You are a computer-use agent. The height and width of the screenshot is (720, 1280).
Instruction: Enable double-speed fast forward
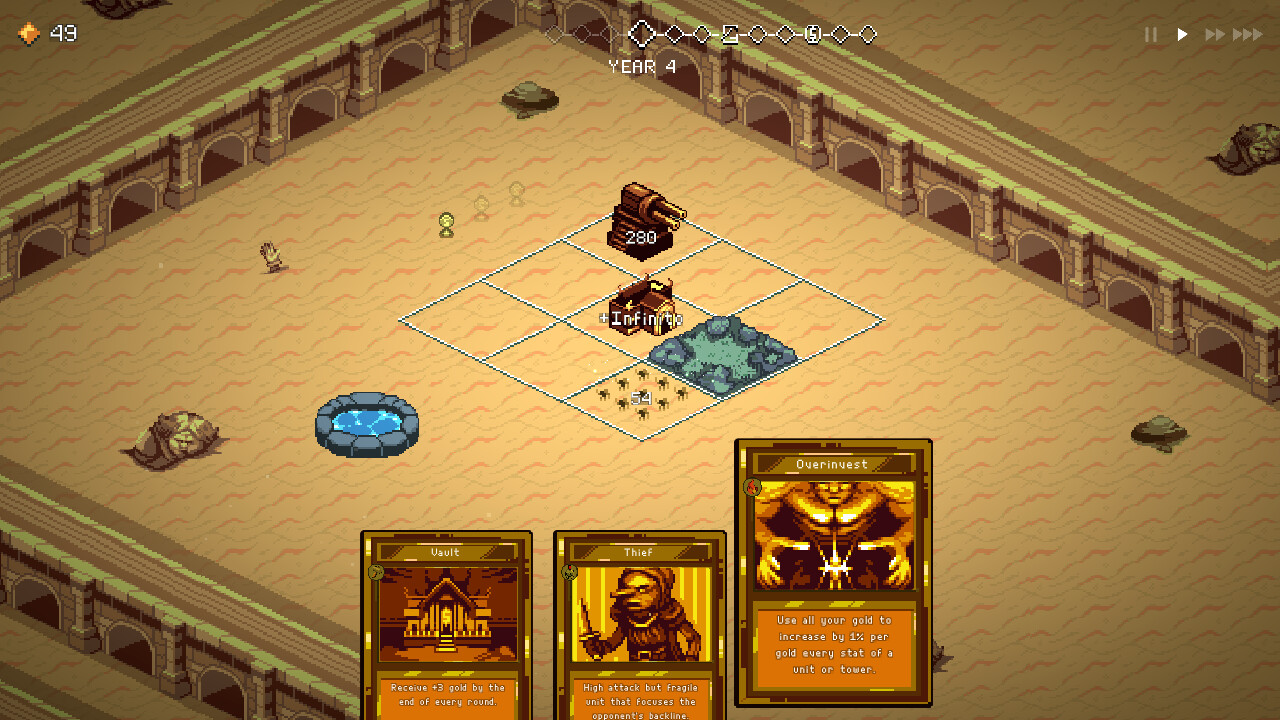pyautogui.click(x=1216, y=34)
